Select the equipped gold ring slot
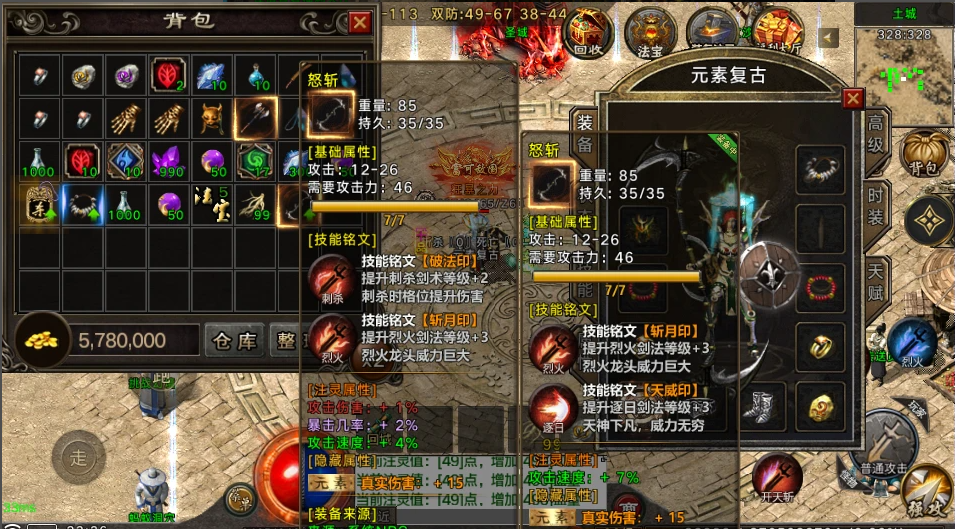The height and width of the screenshot is (529, 955). pos(821,346)
